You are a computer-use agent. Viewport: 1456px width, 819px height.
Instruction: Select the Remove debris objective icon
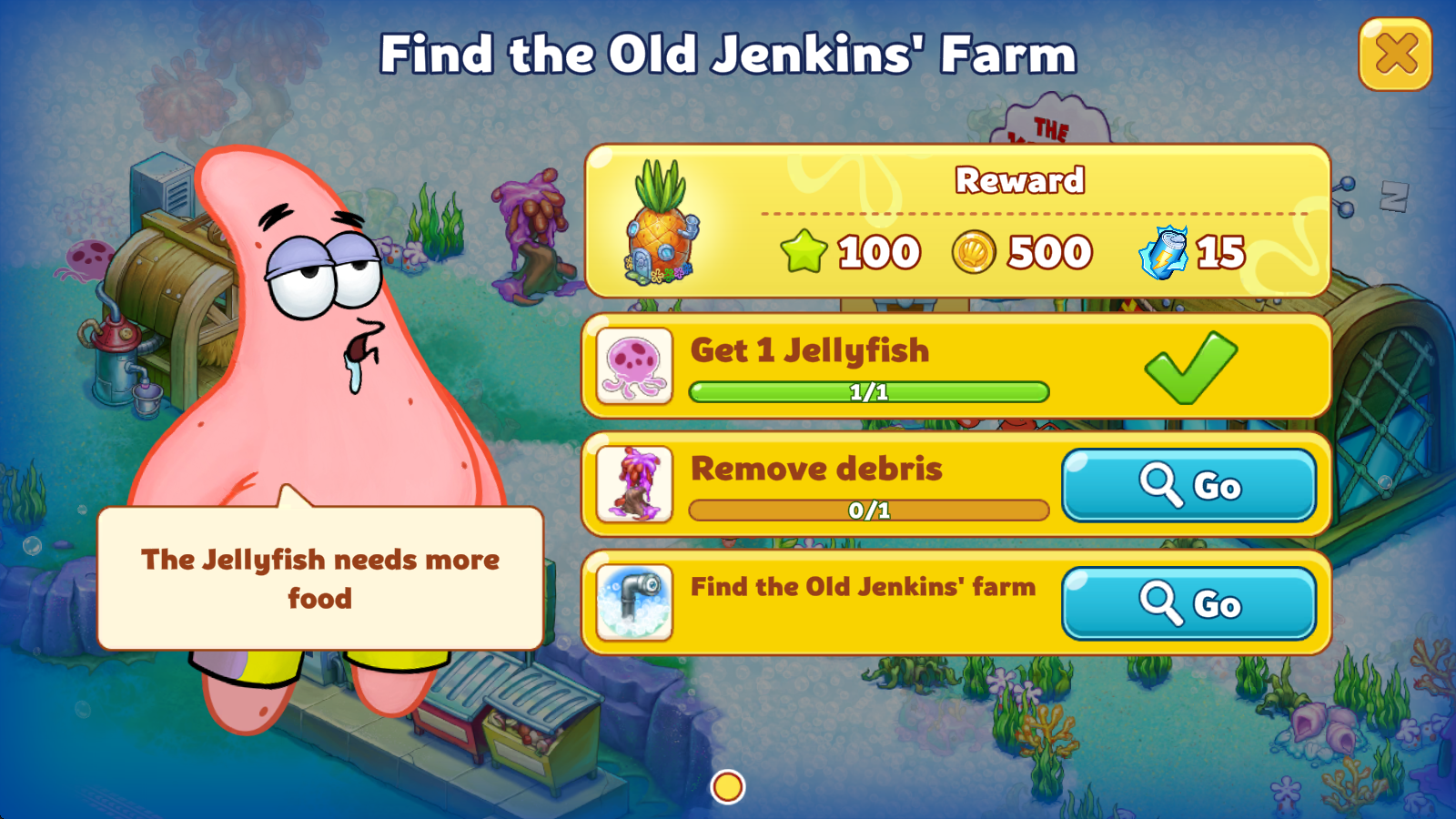[x=634, y=484]
